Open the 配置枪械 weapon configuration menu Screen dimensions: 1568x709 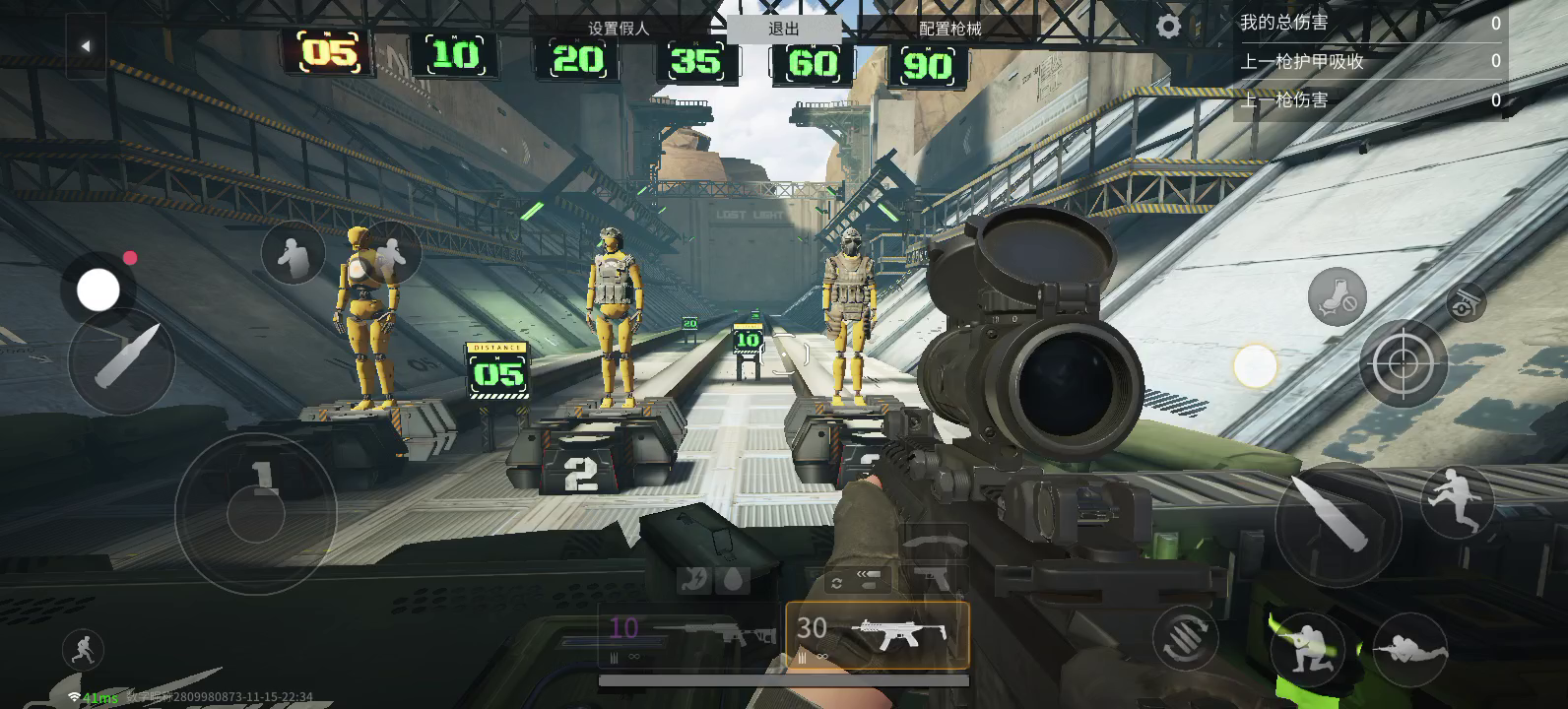(x=949, y=29)
